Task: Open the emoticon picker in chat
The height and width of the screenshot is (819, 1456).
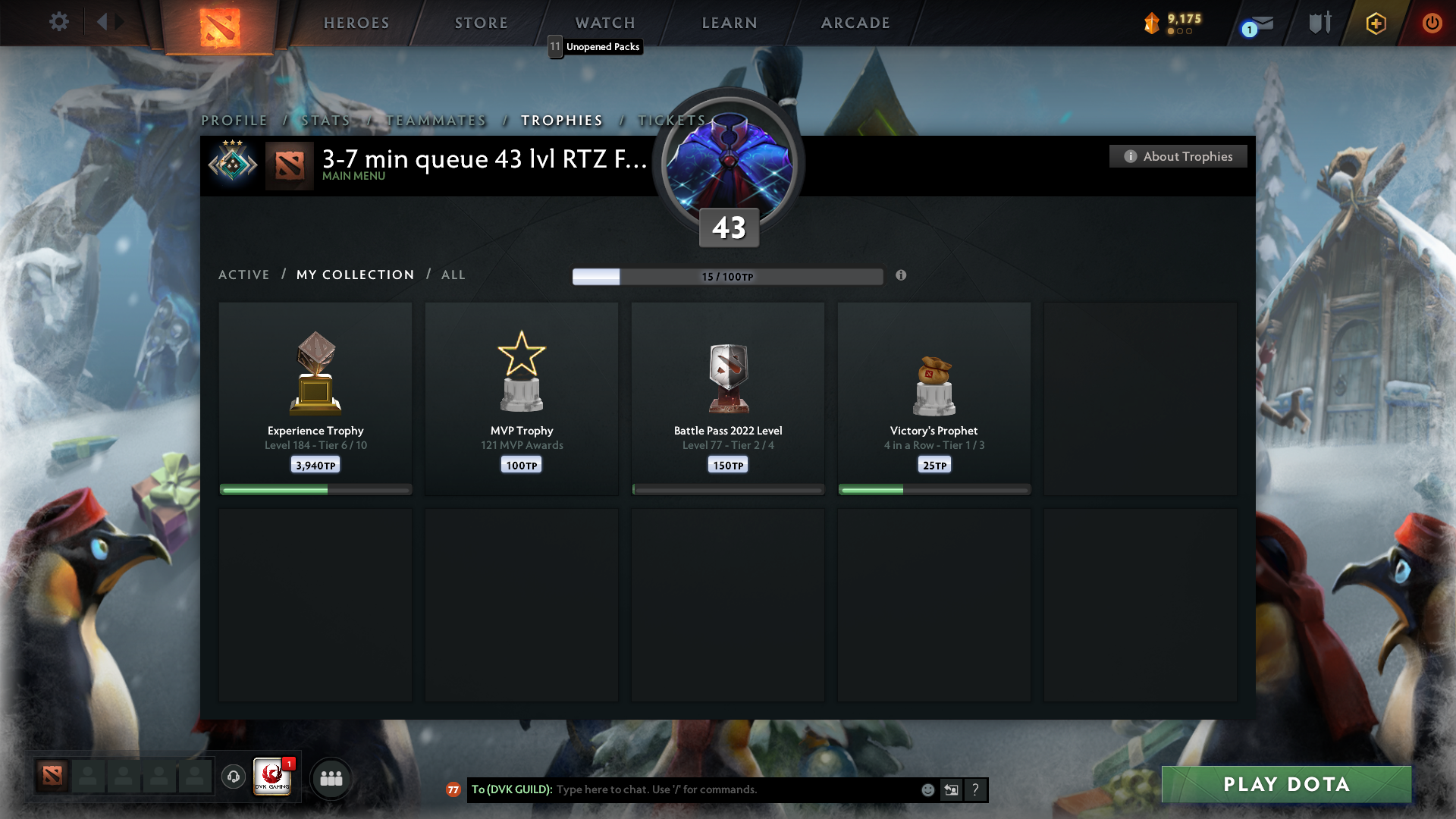Action: [x=928, y=789]
